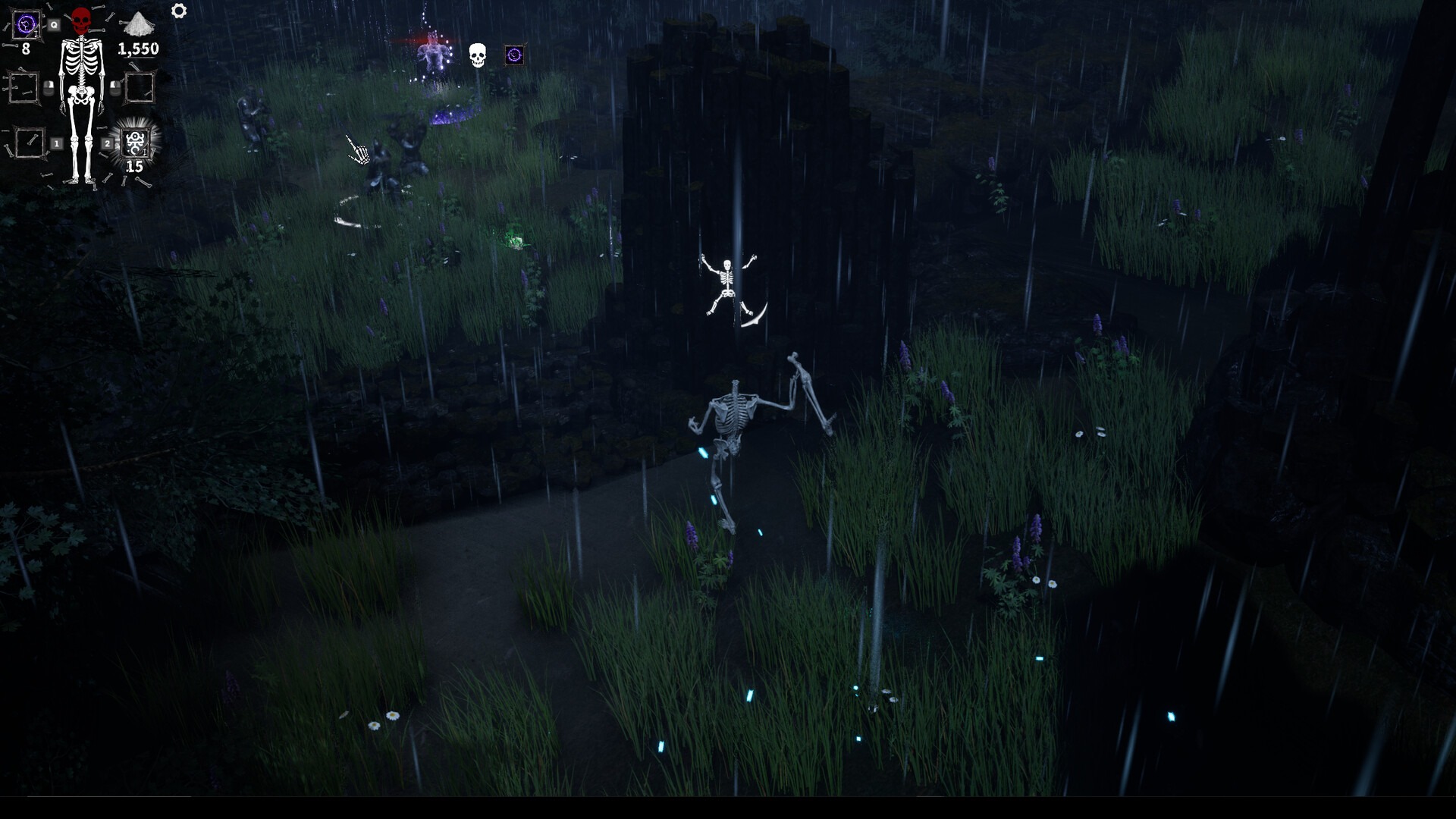1456x819 pixels.
Task: Click the 1,550 salt counter
Action: pyautogui.click(x=137, y=48)
